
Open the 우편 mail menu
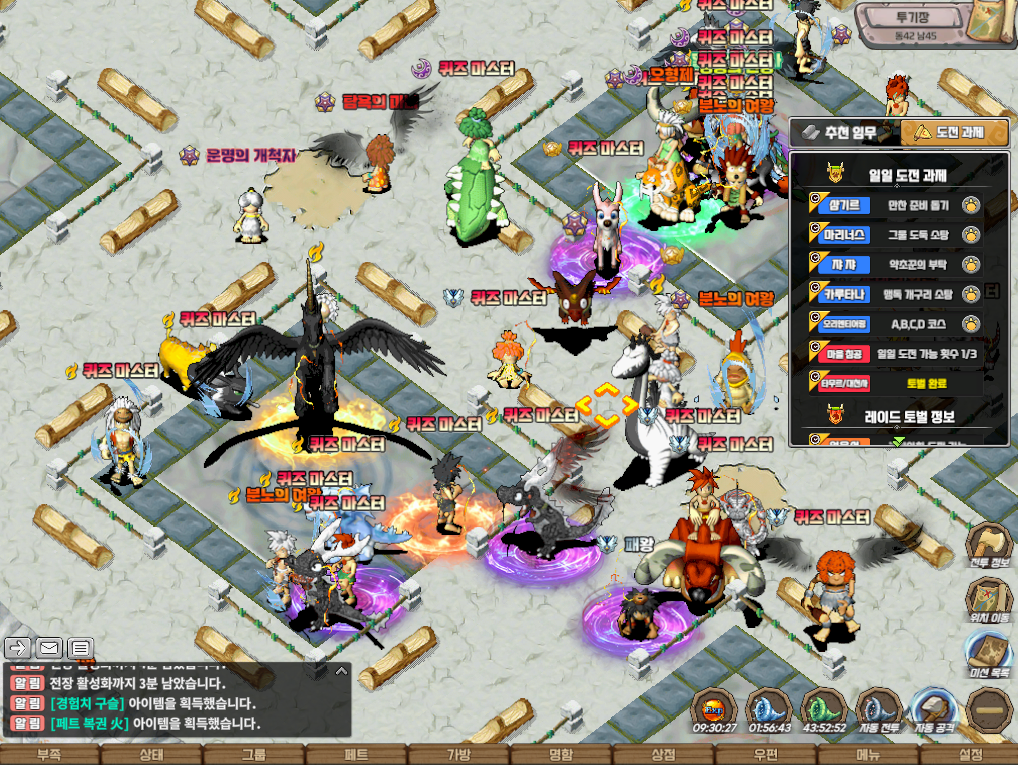tap(765, 755)
